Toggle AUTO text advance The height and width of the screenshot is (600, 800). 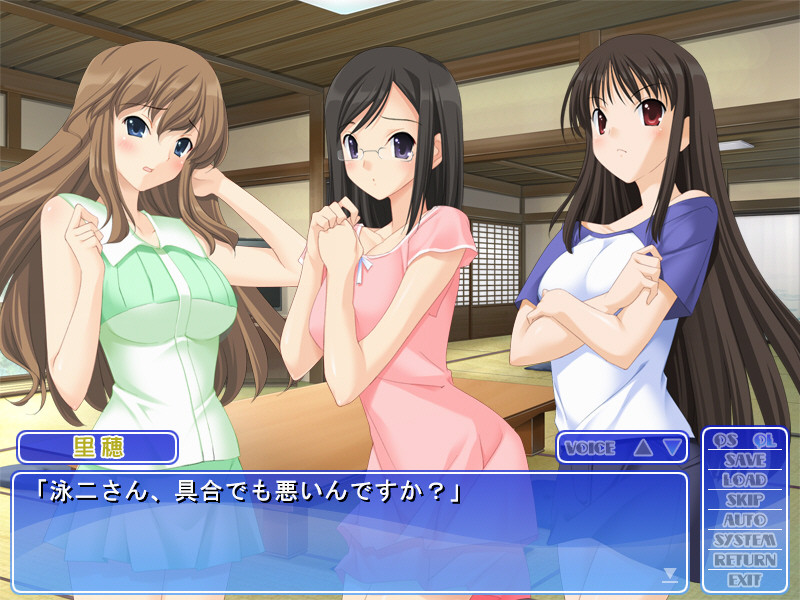(745, 520)
